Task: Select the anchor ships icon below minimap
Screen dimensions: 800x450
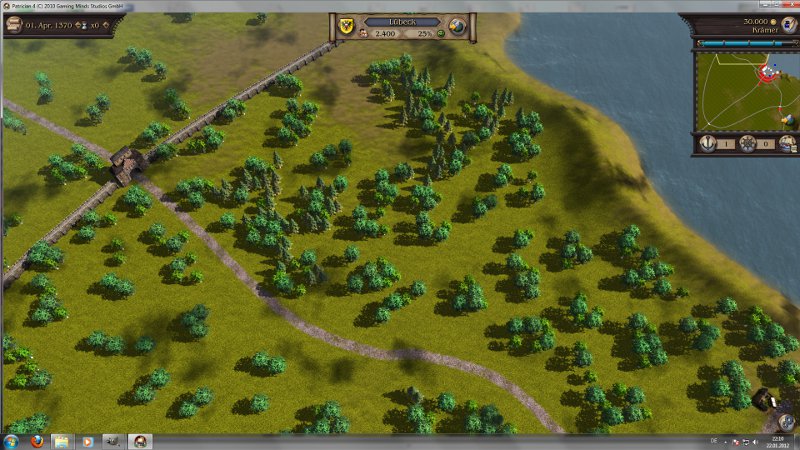Action: pyautogui.click(x=708, y=143)
